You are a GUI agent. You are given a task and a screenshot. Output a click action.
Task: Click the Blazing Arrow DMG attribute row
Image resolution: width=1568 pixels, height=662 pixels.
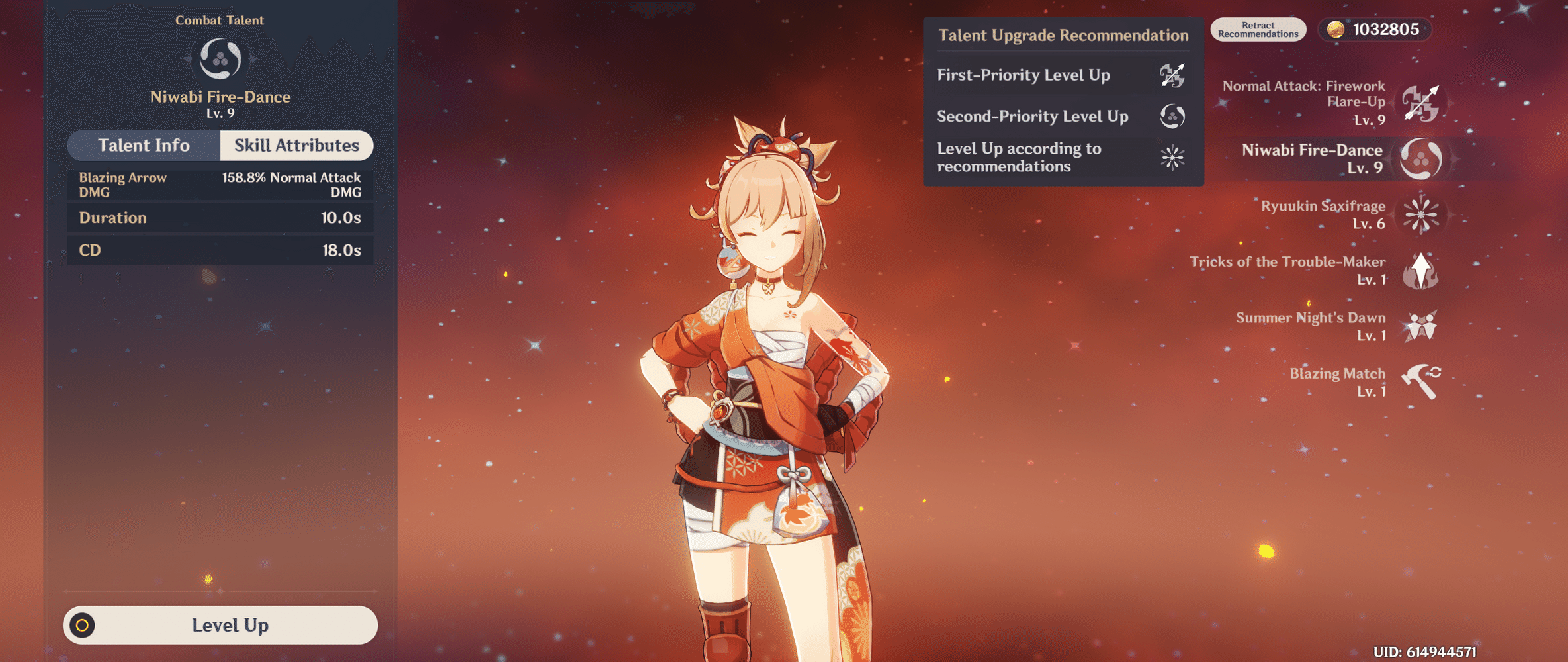point(220,184)
